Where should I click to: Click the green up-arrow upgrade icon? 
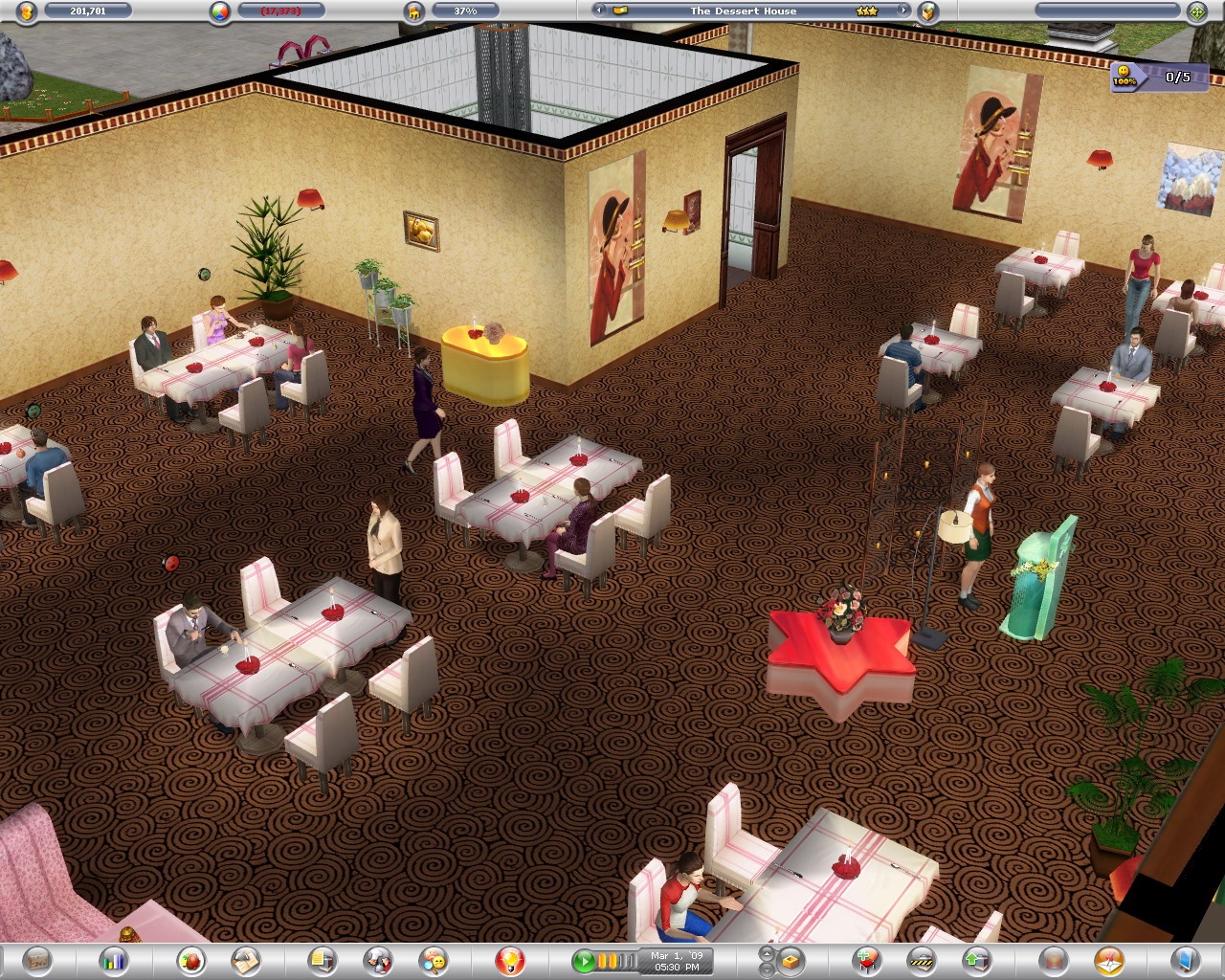(975, 959)
